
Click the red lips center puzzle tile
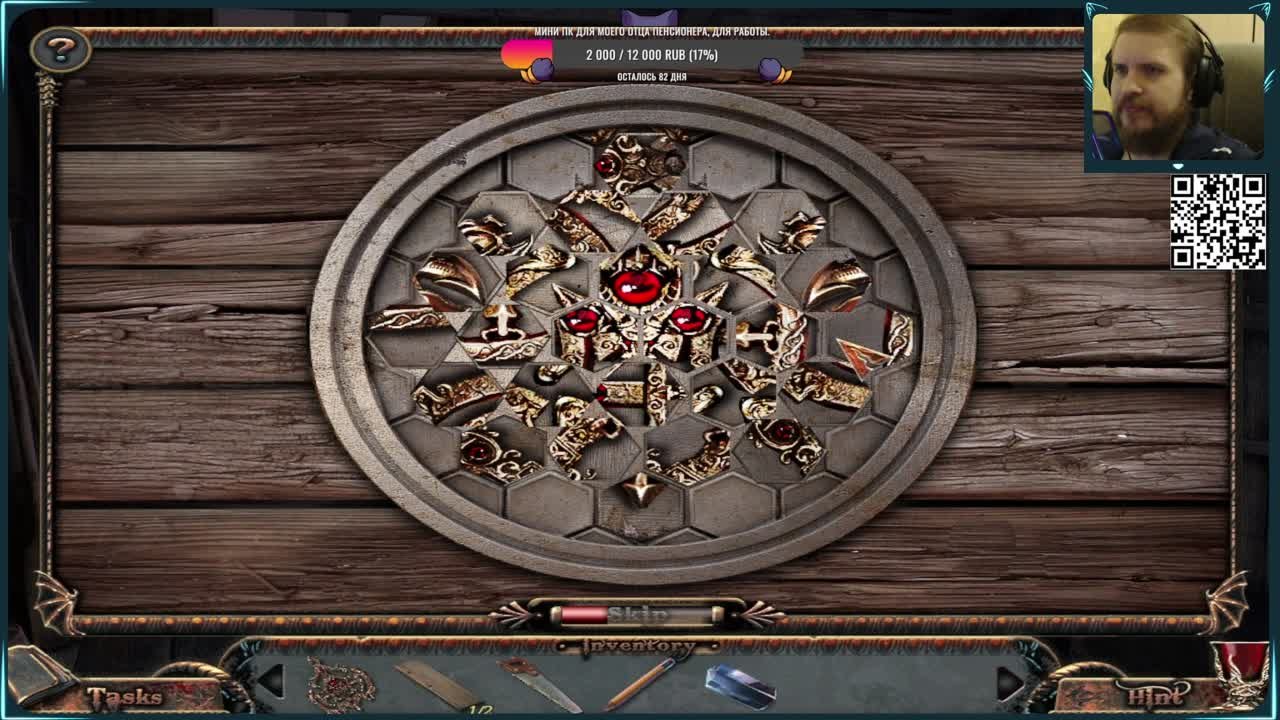636,285
